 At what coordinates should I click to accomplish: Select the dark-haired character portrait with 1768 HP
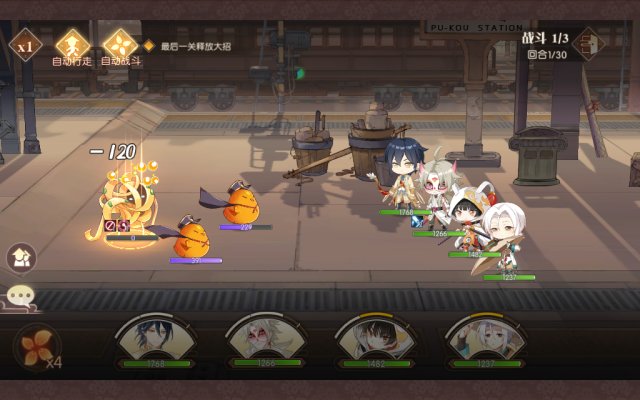(x=155, y=341)
